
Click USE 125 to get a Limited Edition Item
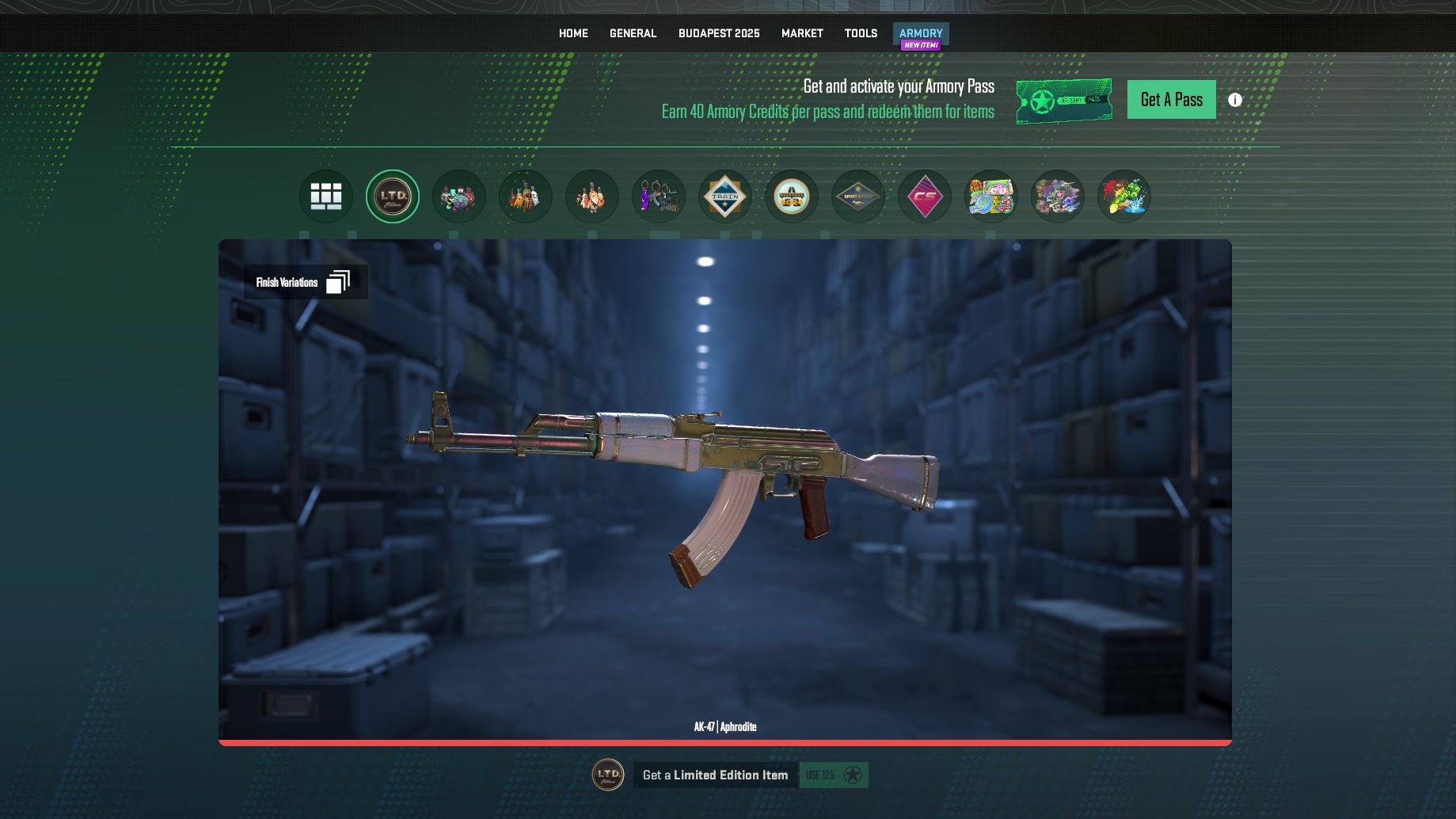coord(832,775)
